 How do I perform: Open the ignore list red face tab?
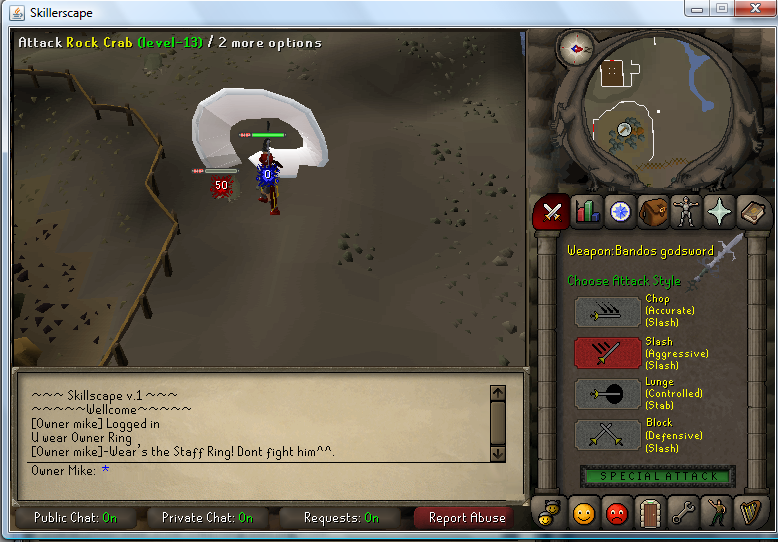coord(617,514)
